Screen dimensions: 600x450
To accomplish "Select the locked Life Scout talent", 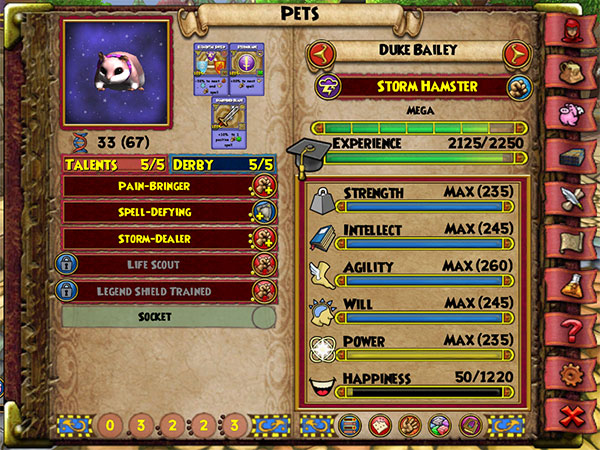I will 156,264.
